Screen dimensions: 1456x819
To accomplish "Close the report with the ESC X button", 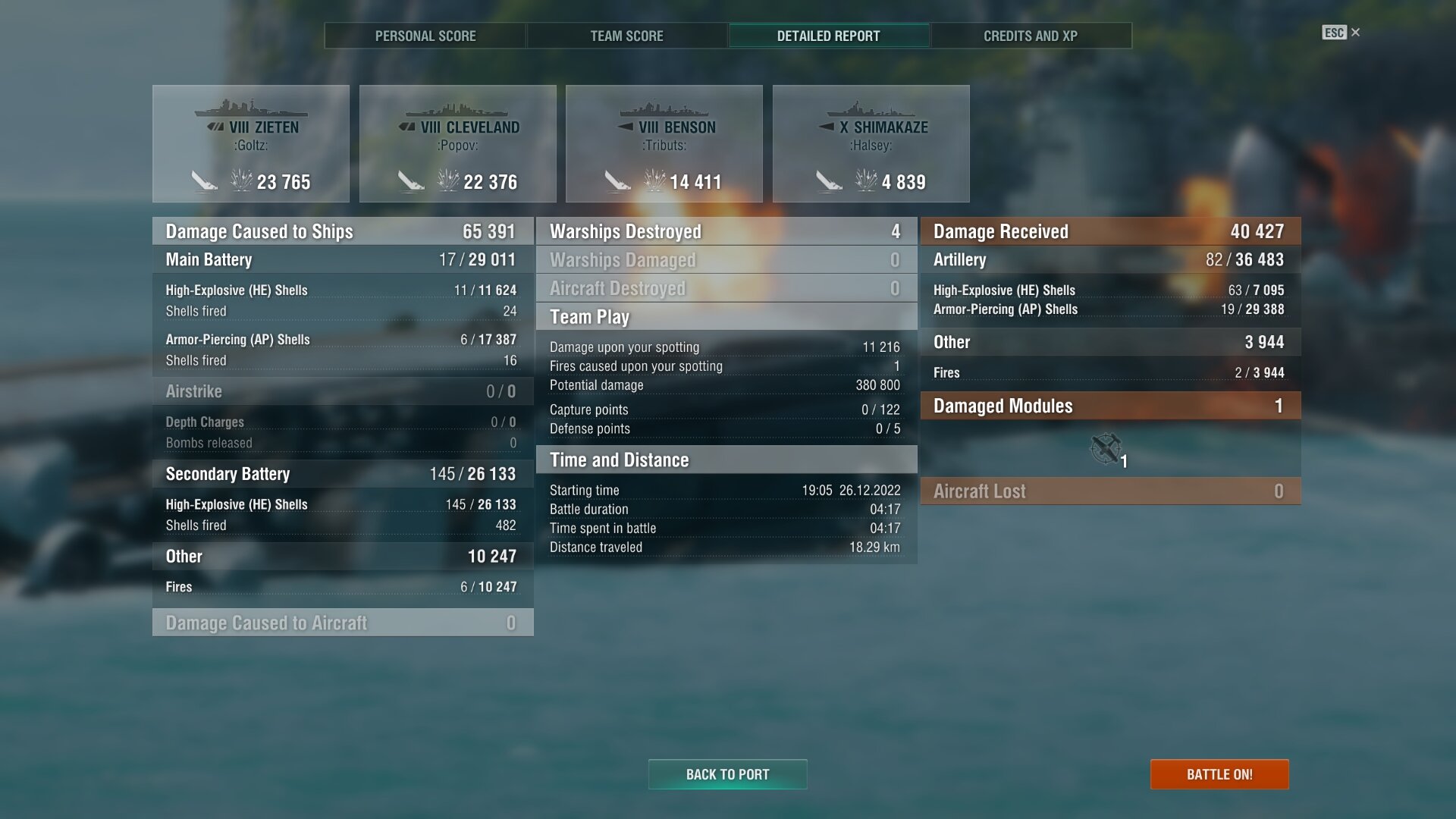I will 1341,33.
